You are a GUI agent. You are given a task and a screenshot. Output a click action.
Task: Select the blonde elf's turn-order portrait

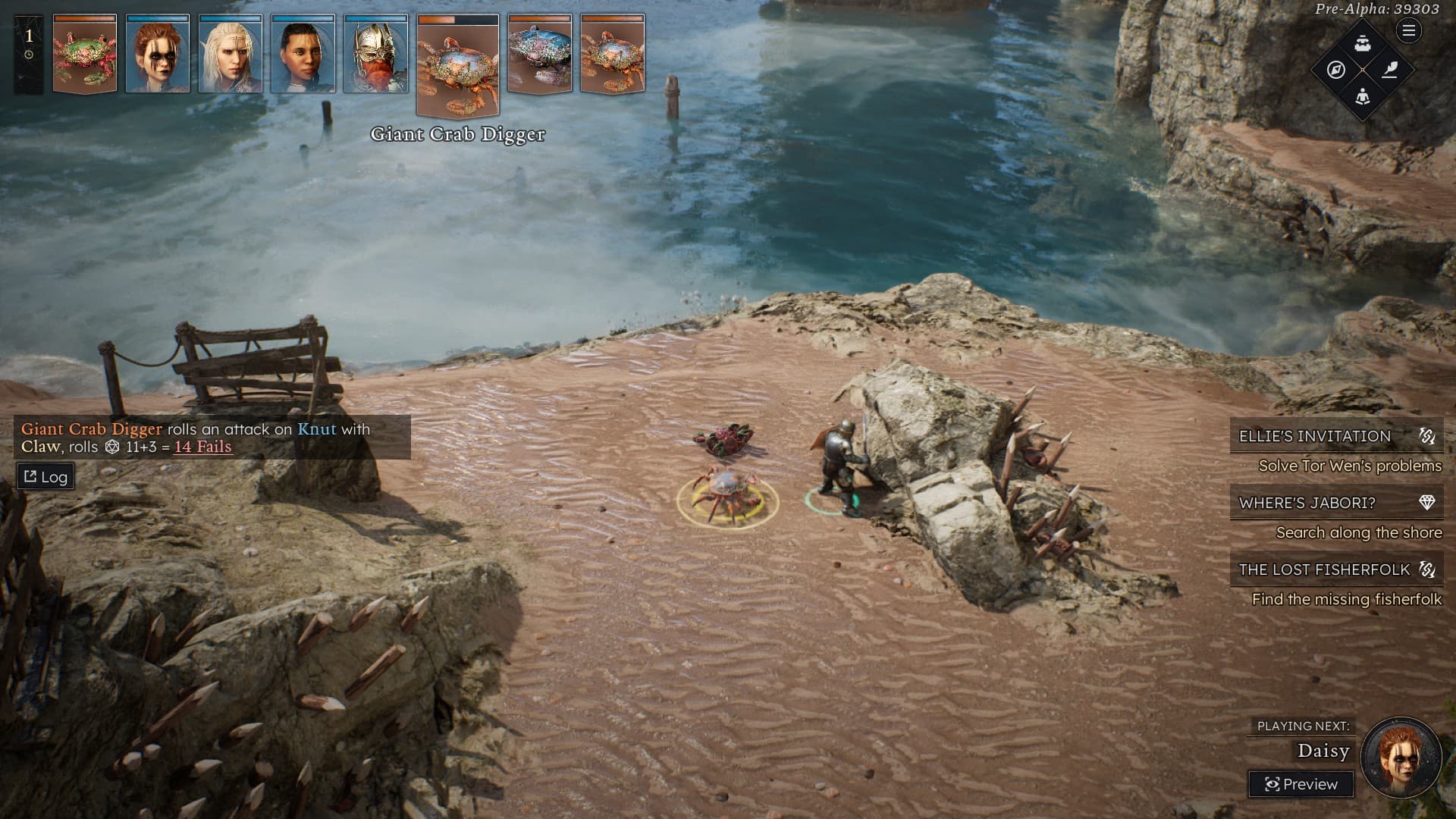[231, 55]
